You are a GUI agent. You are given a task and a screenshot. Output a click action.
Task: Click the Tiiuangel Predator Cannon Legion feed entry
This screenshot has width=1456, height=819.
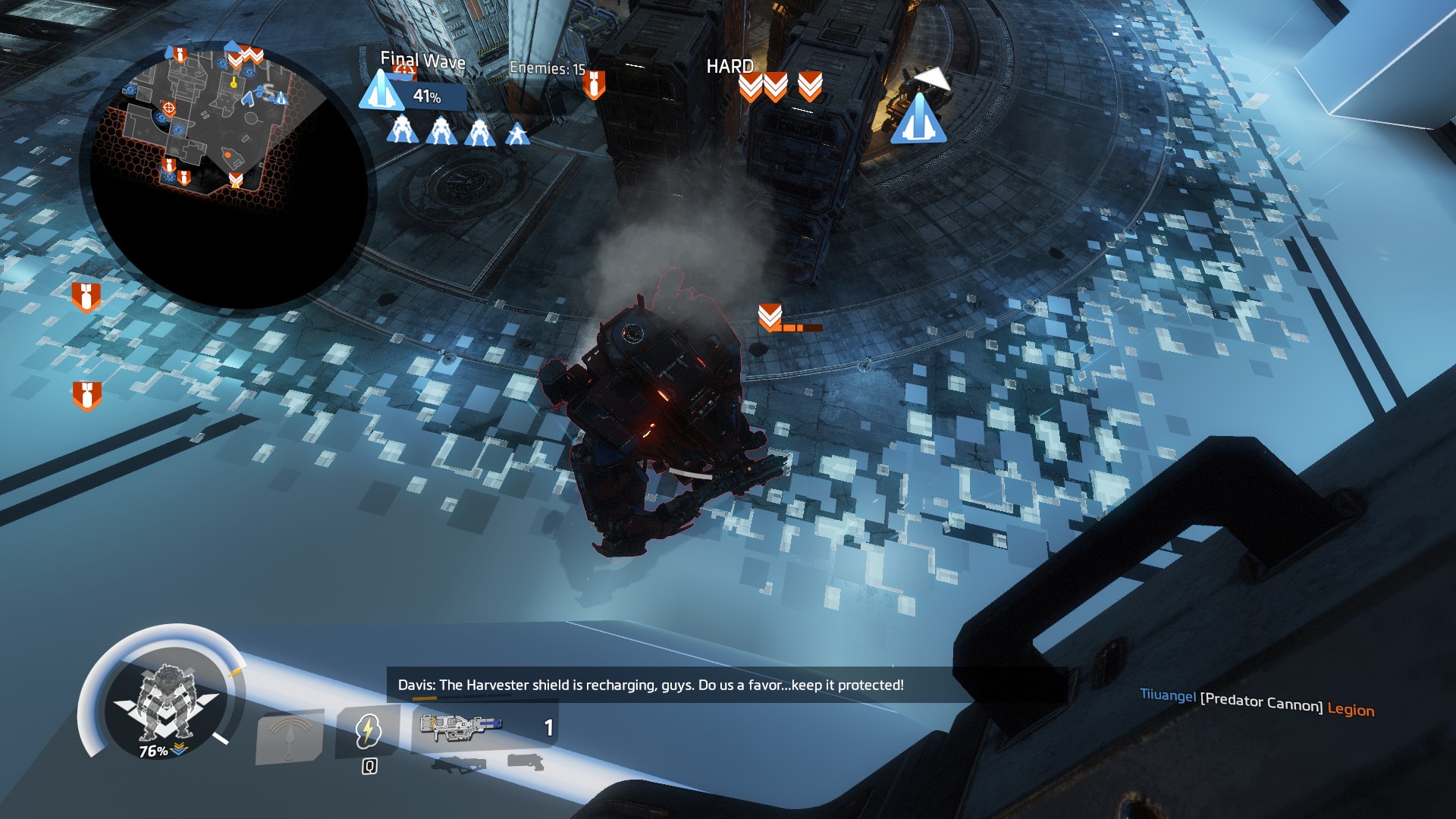[x=1257, y=702]
